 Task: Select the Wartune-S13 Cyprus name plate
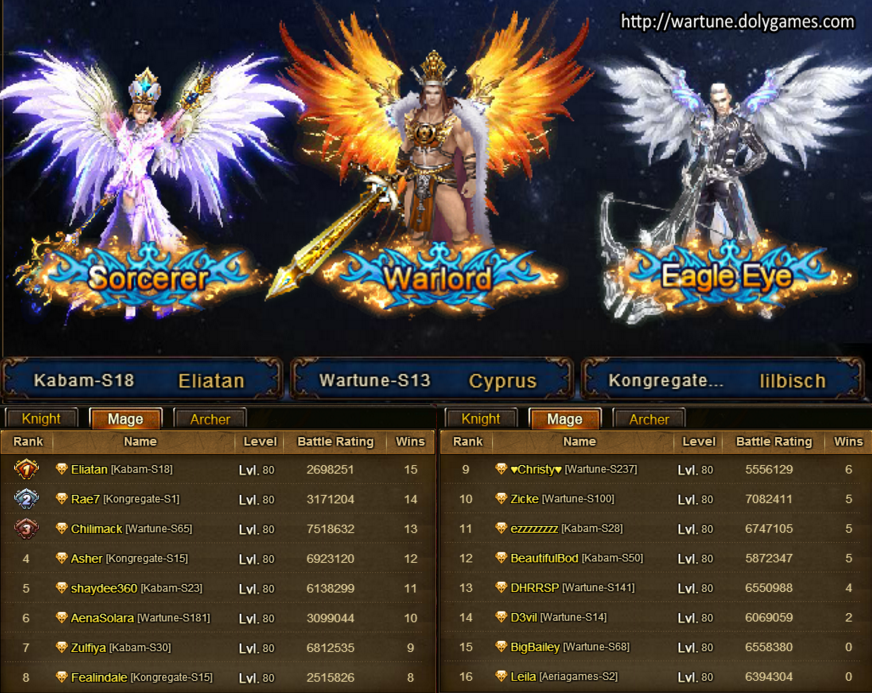[429, 380]
